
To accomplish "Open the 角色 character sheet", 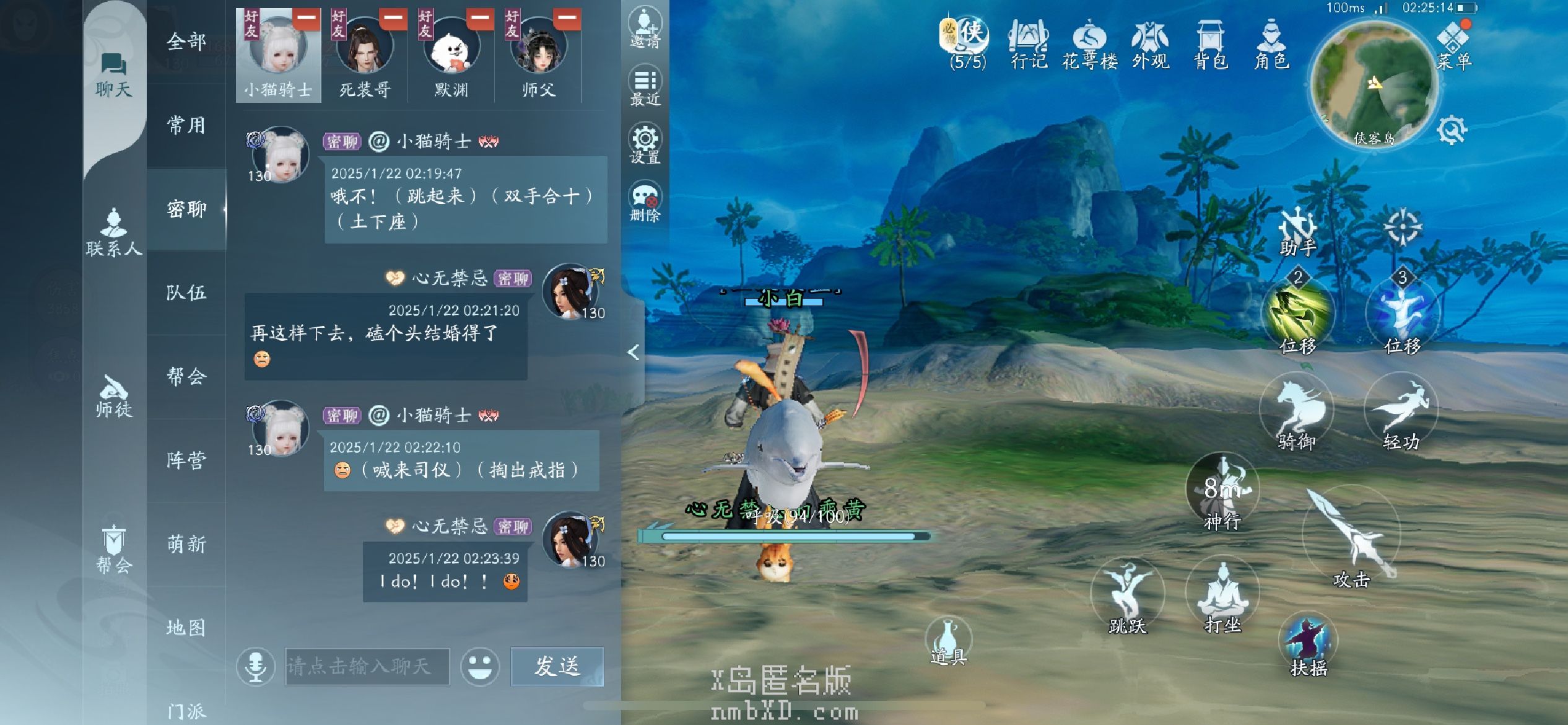I will [x=1271, y=43].
